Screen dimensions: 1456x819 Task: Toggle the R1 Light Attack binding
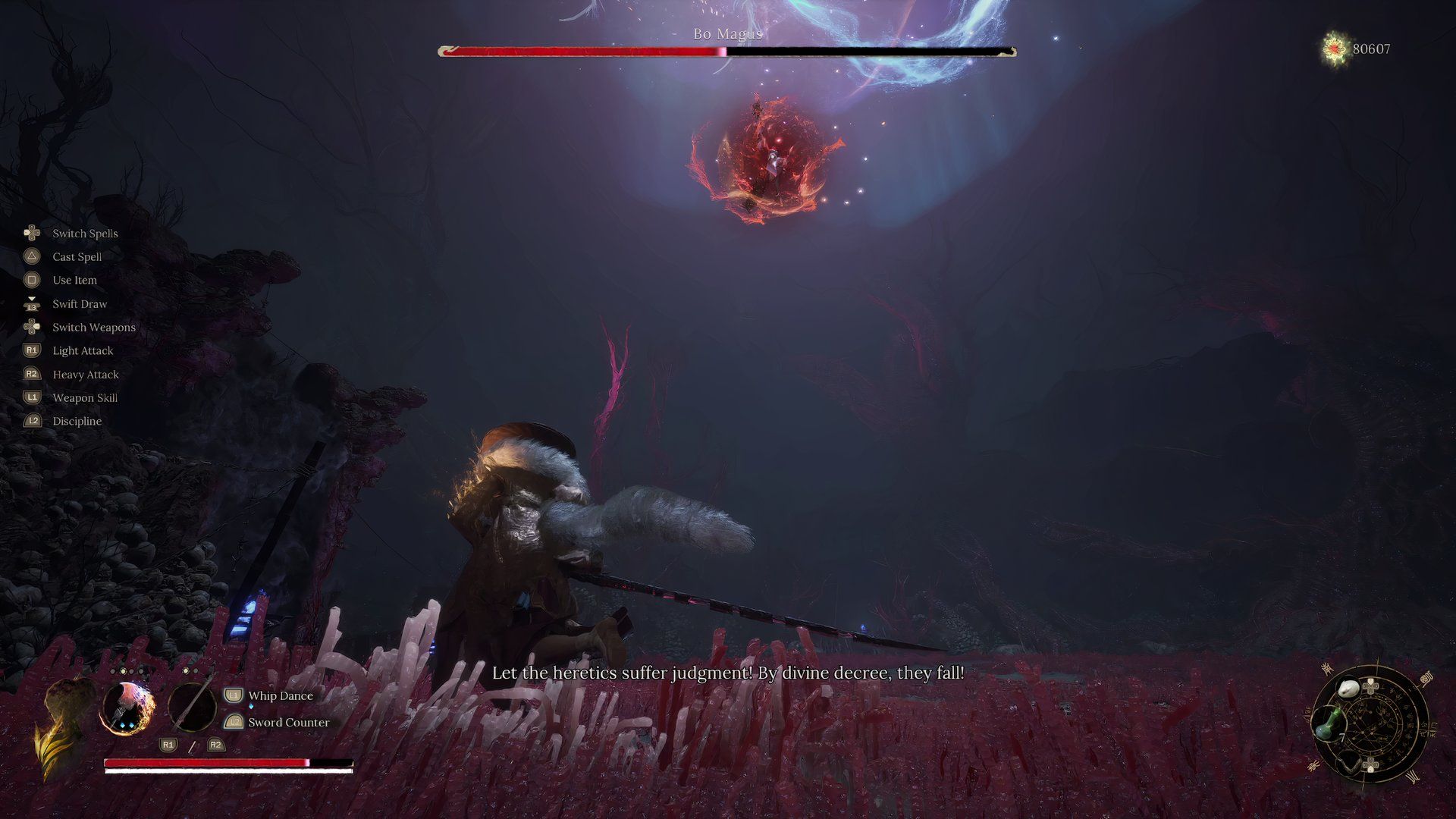pos(30,350)
